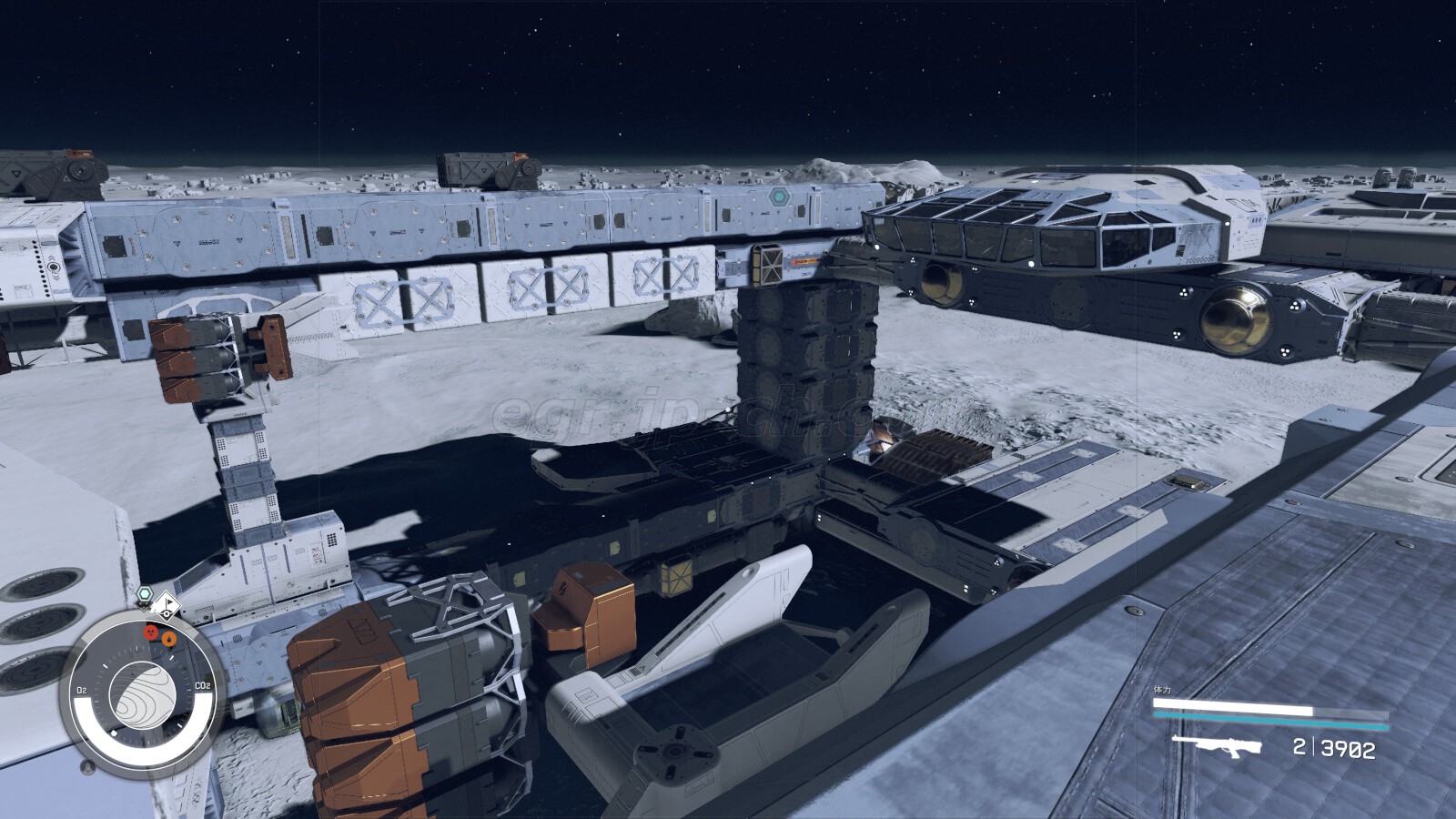
Task: Select the landing-site flag marker on the compass
Action: 167,604
